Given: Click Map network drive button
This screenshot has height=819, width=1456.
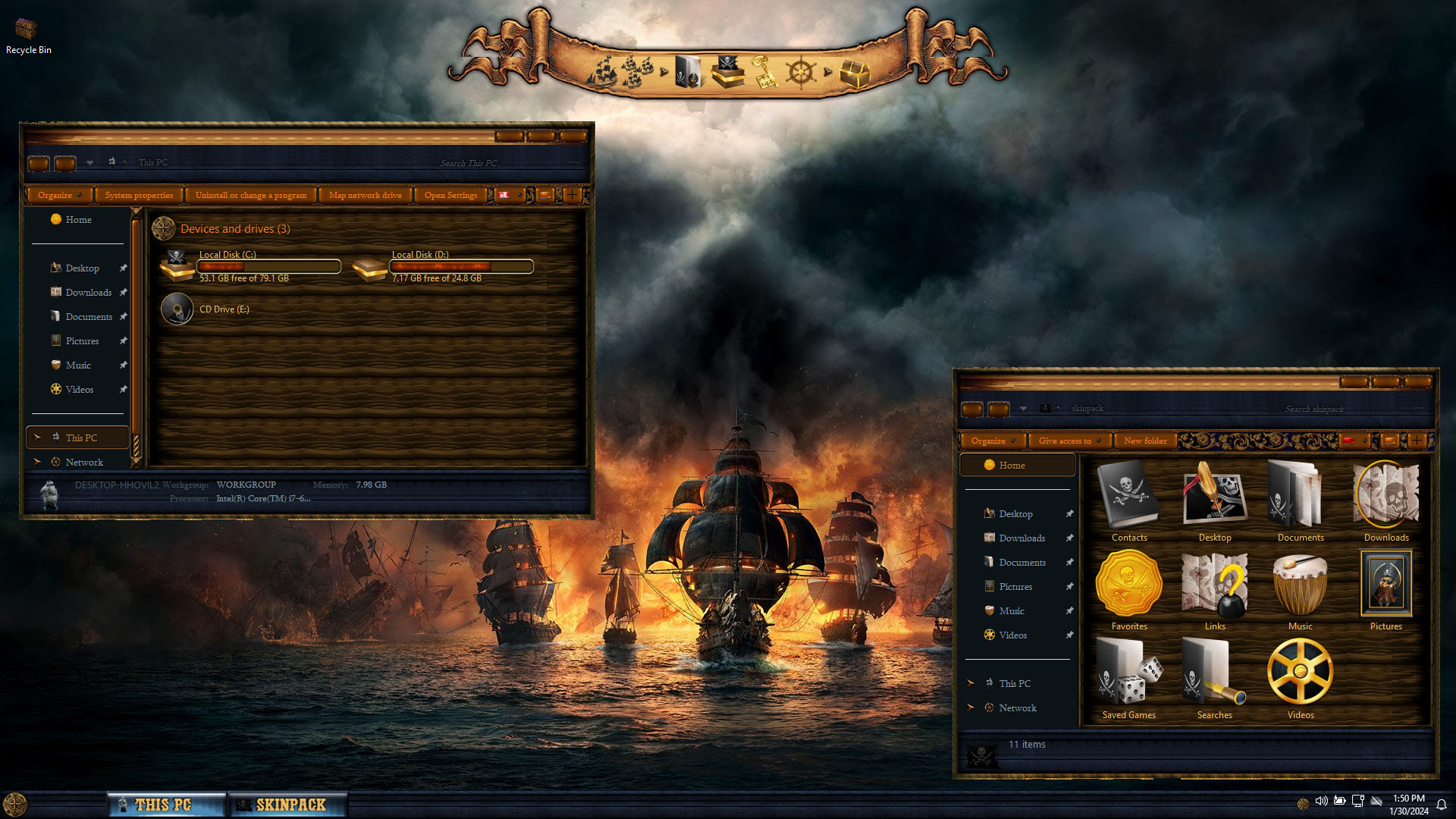Looking at the screenshot, I should tap(366, 196).
